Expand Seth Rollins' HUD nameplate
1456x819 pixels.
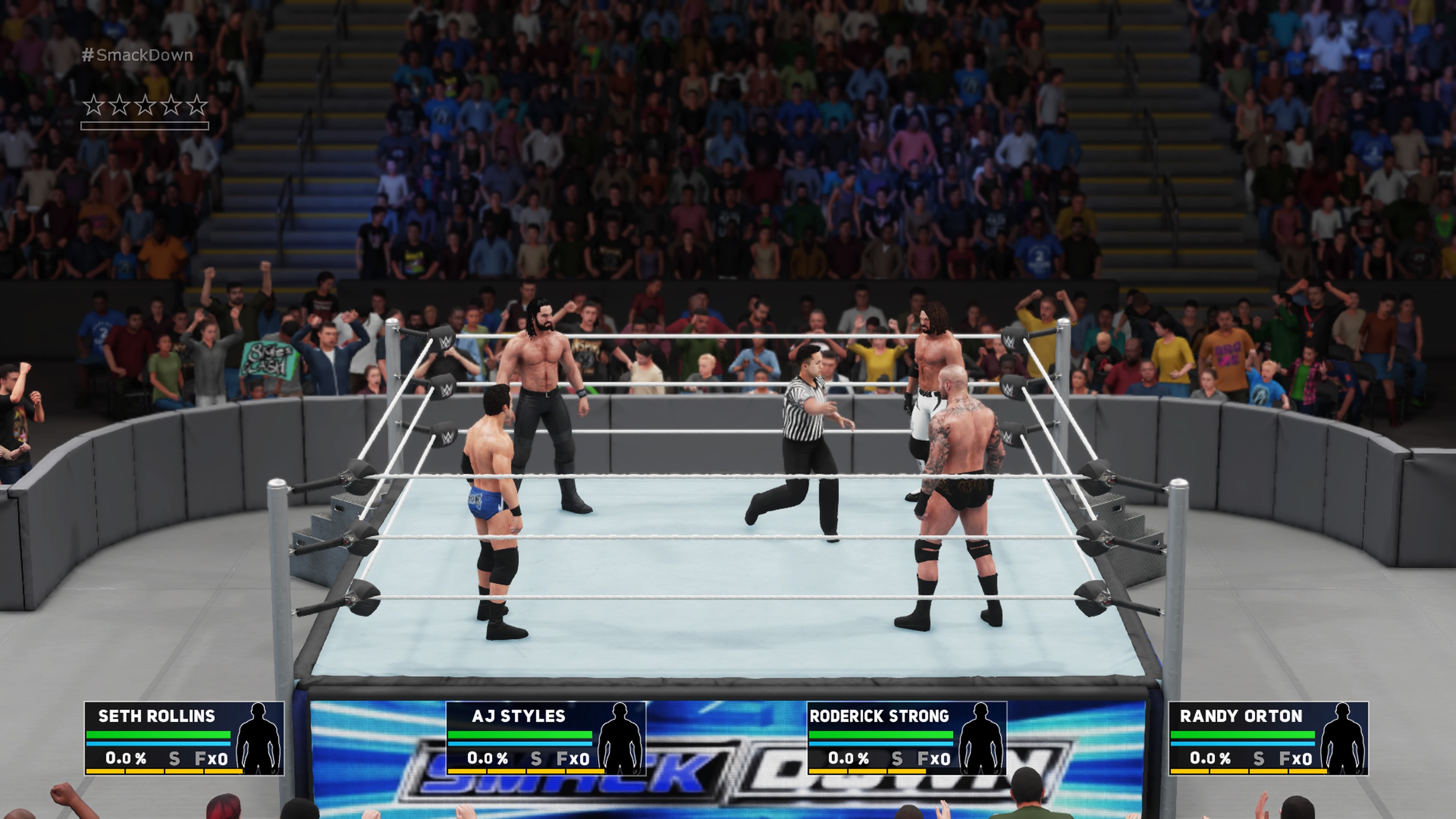pos(156,715)
